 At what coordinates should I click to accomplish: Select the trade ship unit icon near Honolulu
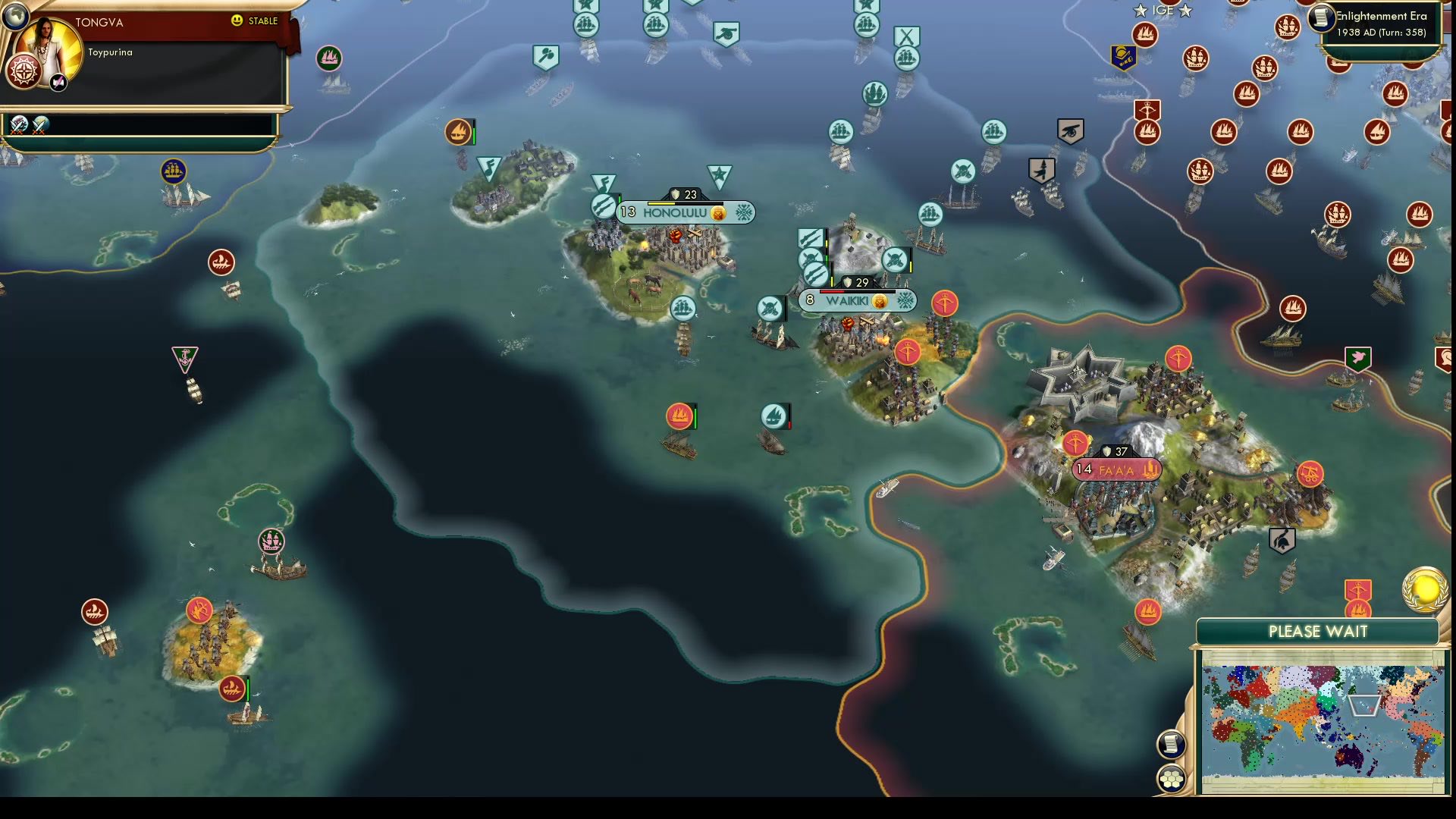[x=685, y=309]
